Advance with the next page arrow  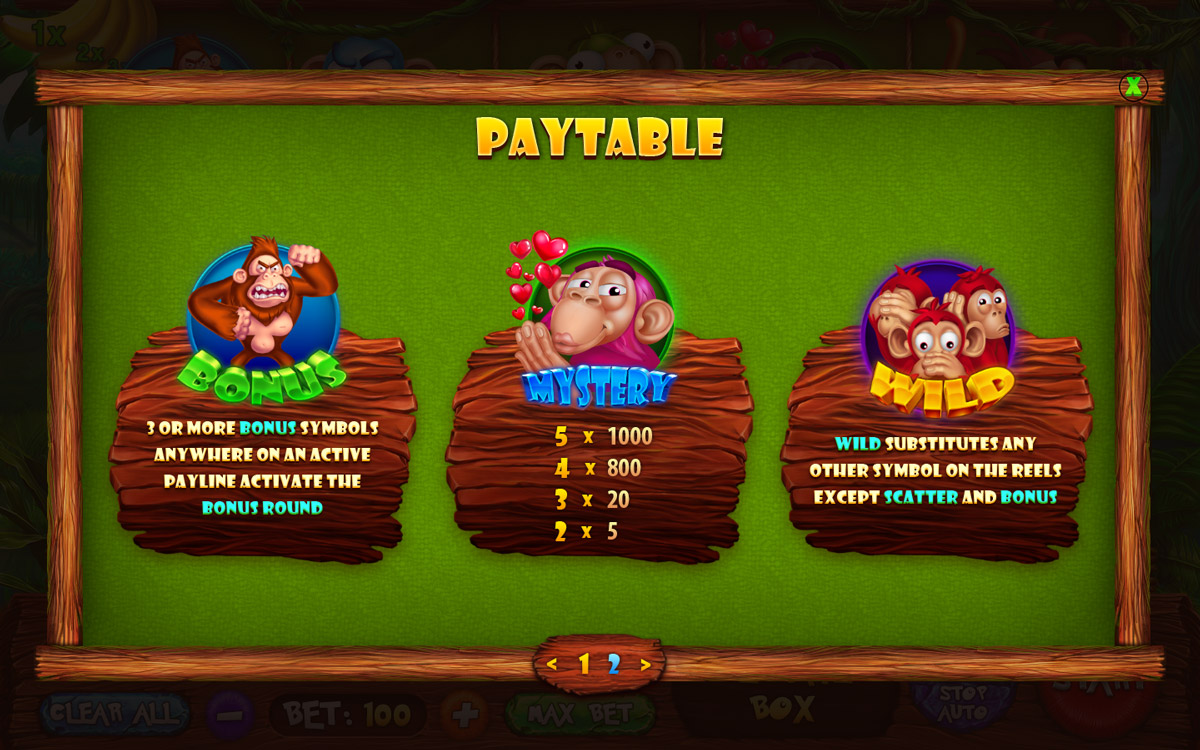646,664
